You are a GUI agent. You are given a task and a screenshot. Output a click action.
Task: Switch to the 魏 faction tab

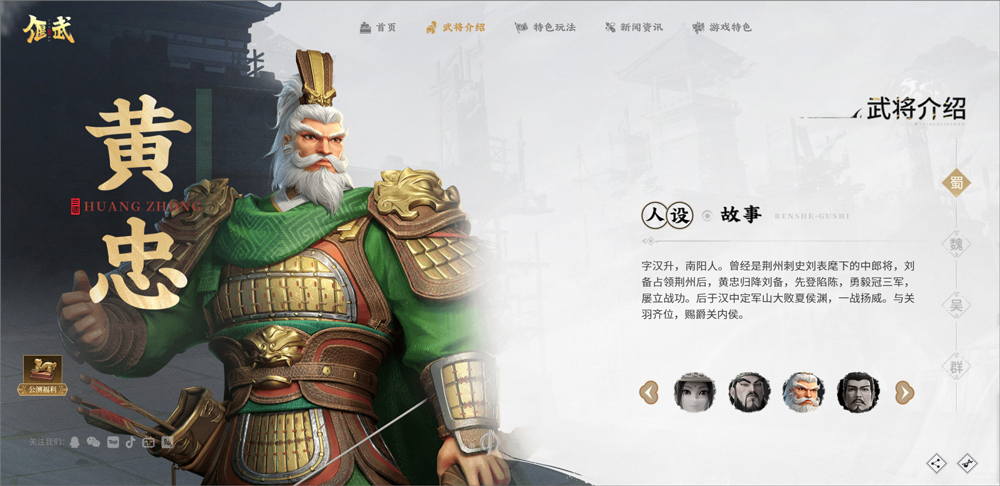coord(957,243)
